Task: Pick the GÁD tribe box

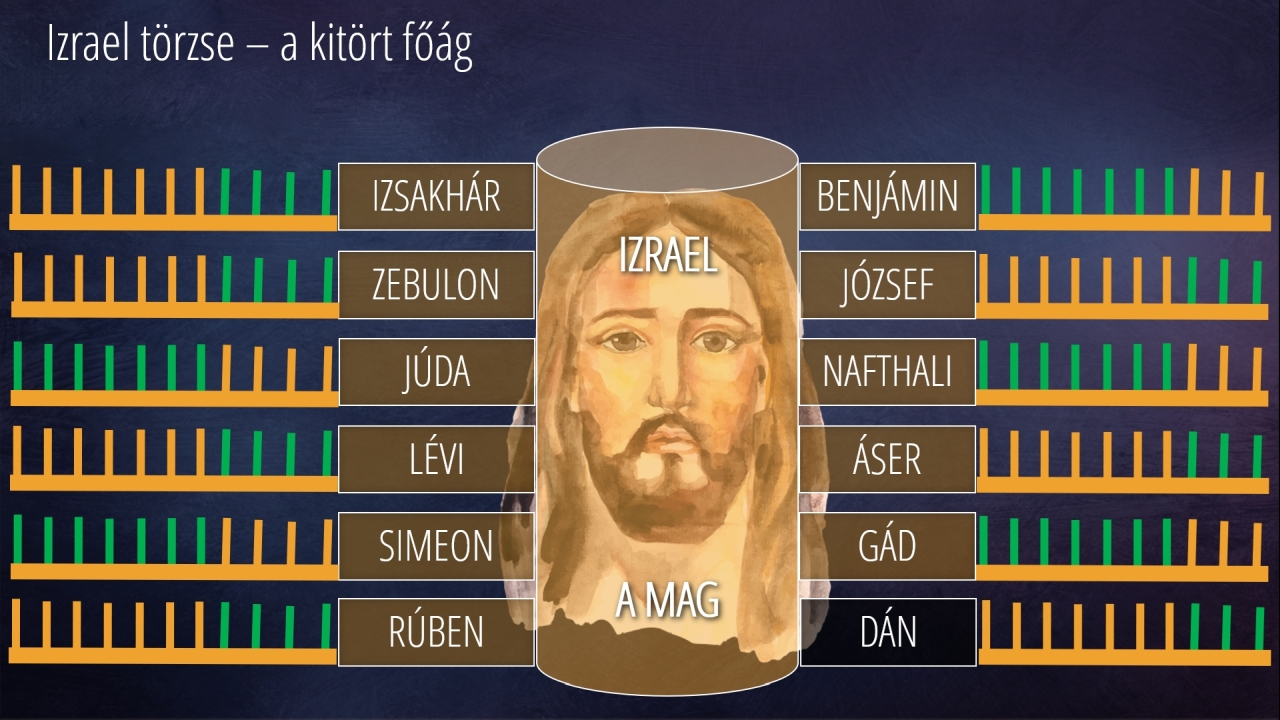Action: click(887, 546)
